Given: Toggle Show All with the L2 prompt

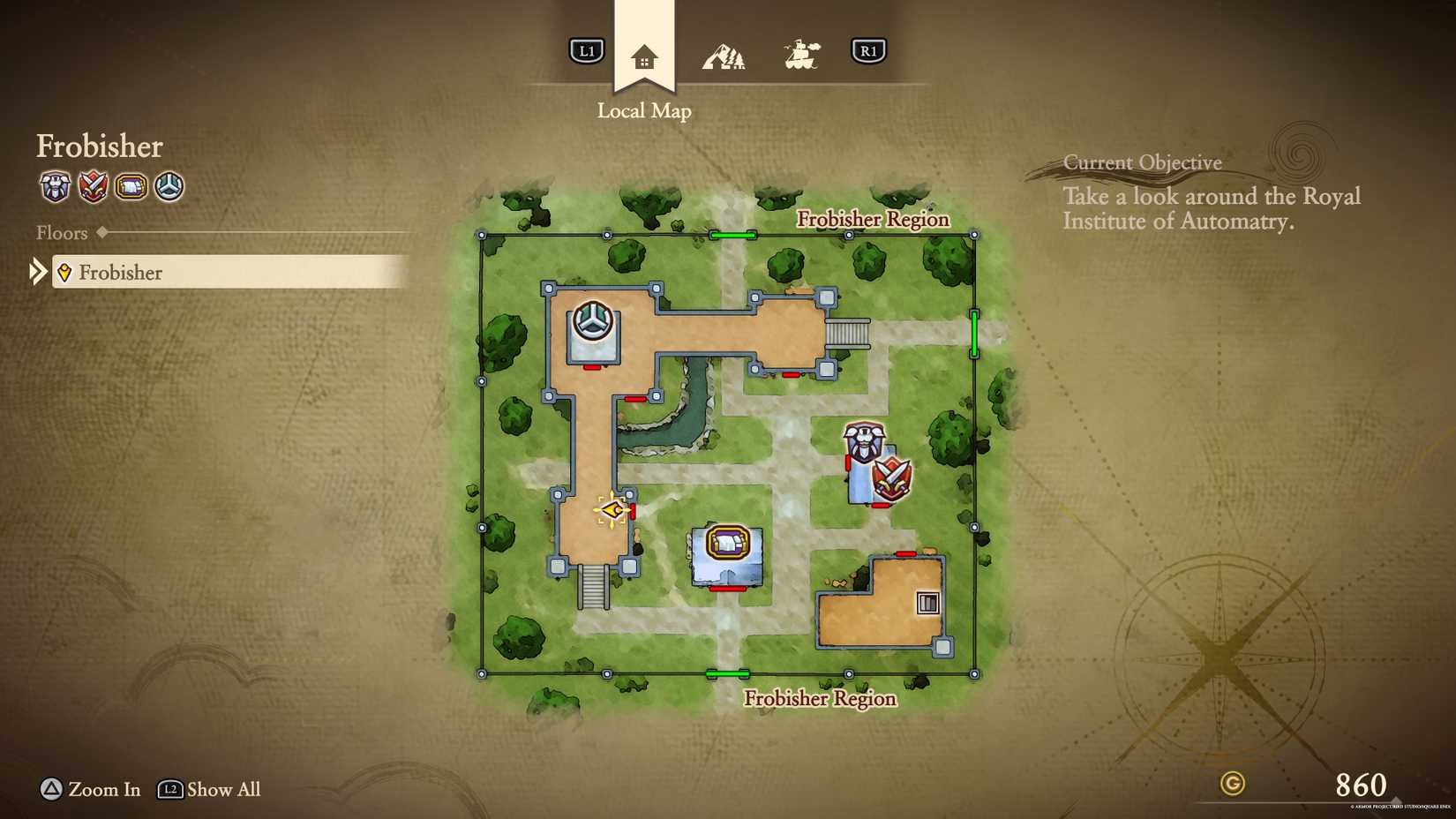Looking at the screenshot, I should pos(169,790).
